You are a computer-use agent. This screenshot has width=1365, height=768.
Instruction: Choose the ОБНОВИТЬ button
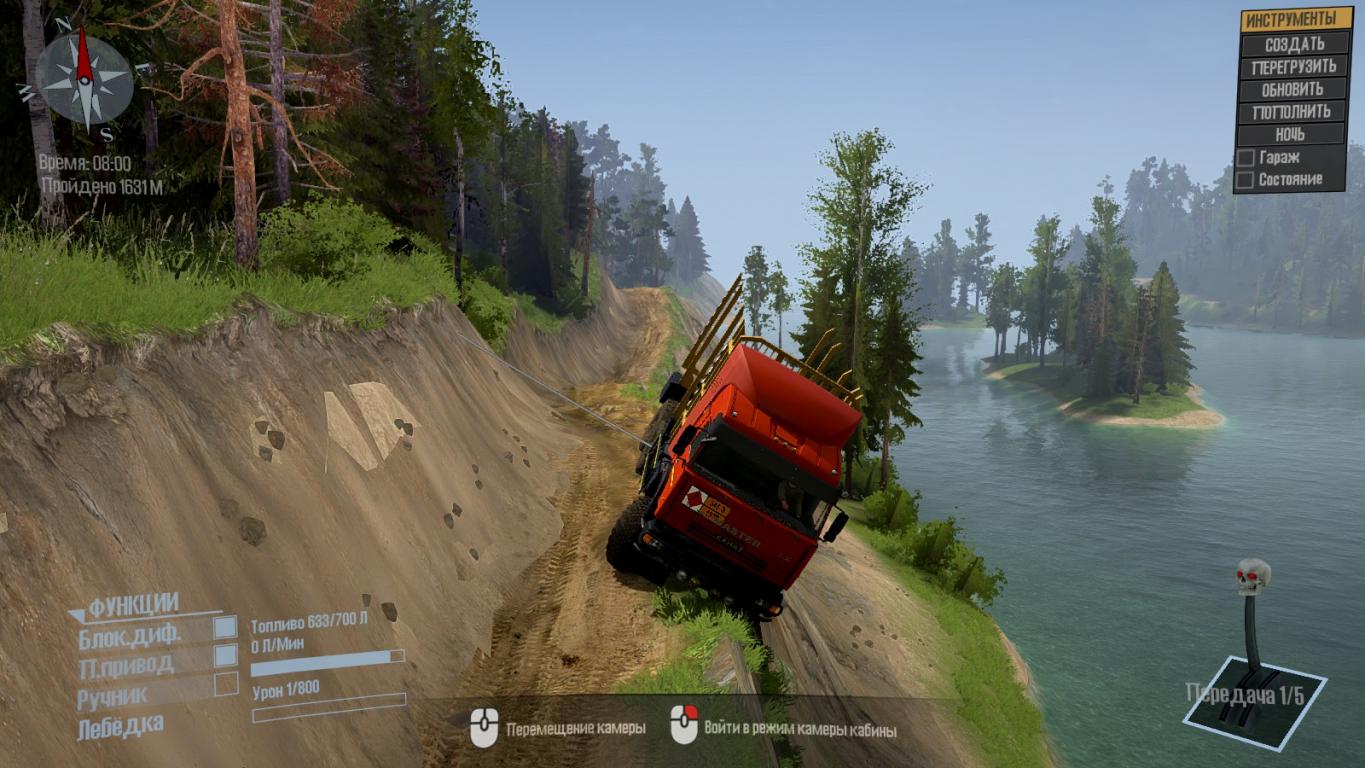1294,89
